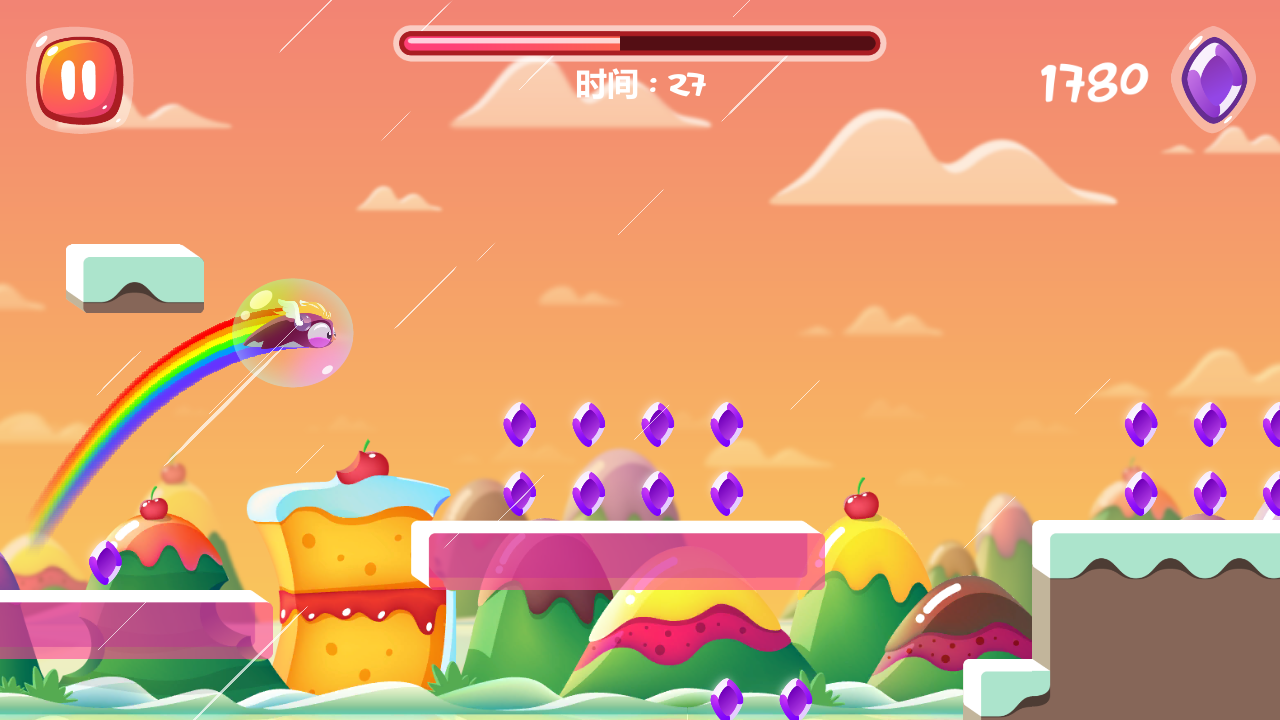
Task: Tap the purple gem icon beside the score
Action: coord(1210,78)
